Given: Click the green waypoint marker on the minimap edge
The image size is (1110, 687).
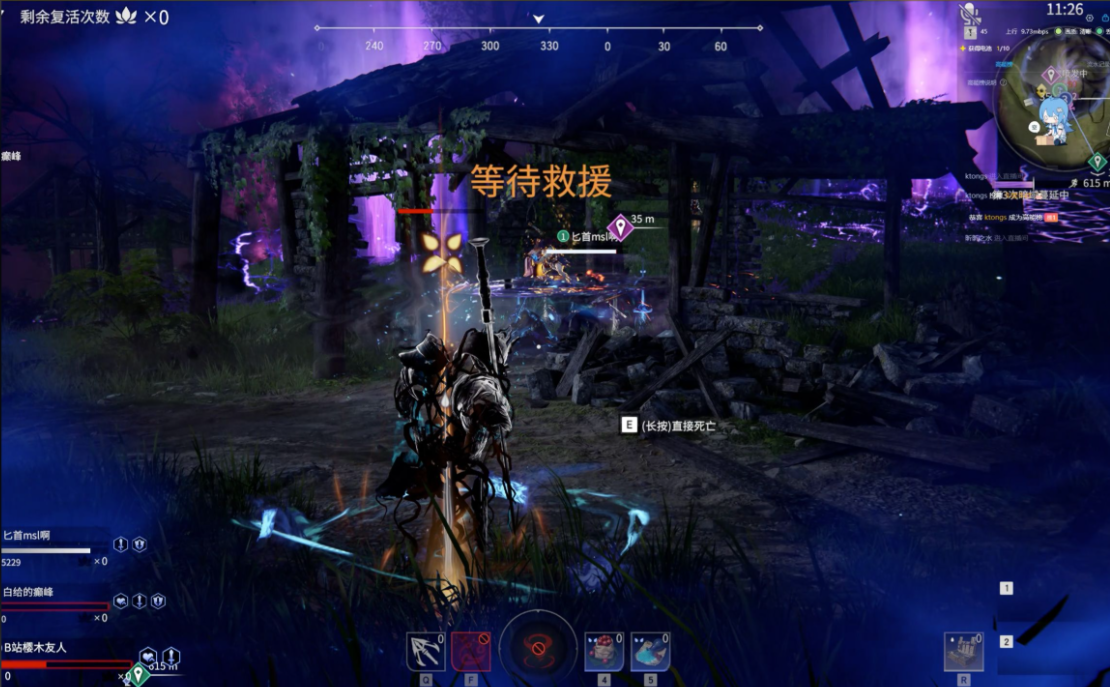Looking at the screenshot, I should point(1097,162).
